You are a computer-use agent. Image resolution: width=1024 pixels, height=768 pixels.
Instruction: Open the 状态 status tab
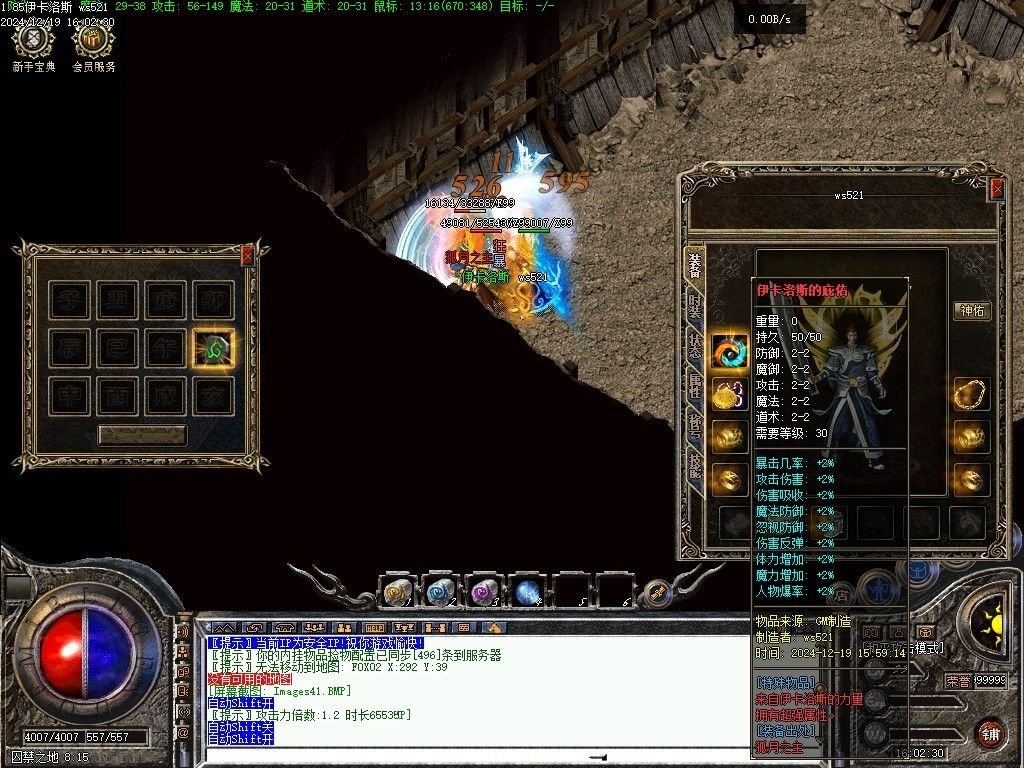[x=694, y=345]
